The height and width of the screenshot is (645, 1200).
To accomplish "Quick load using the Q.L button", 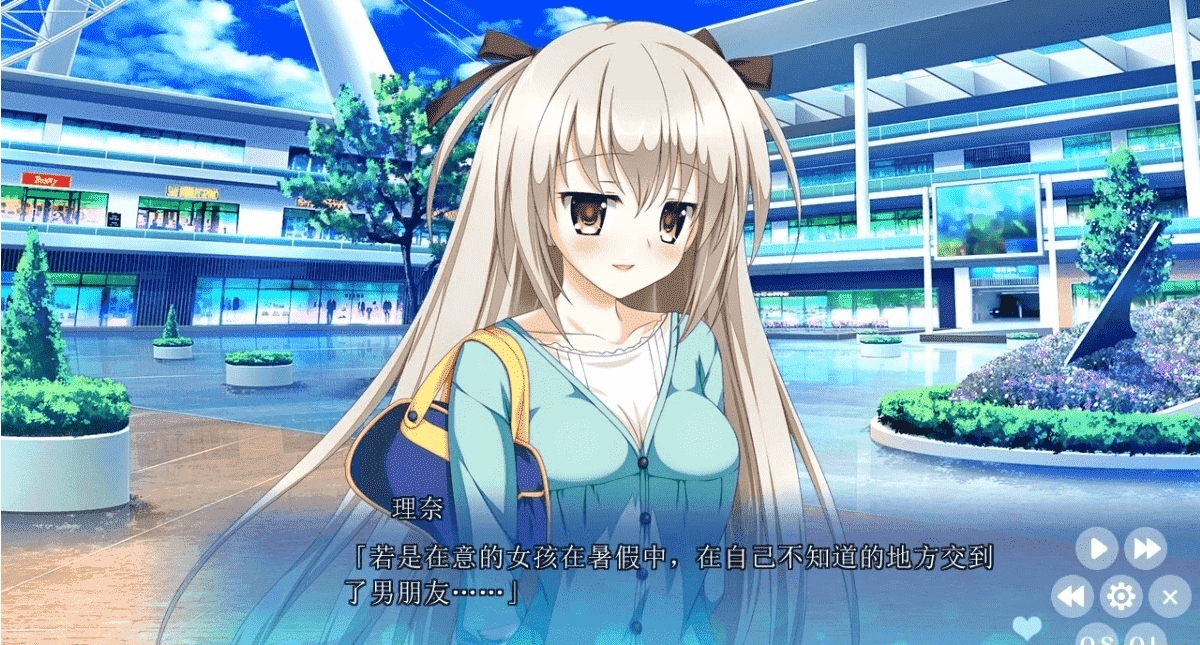I will click(1145, 638).
